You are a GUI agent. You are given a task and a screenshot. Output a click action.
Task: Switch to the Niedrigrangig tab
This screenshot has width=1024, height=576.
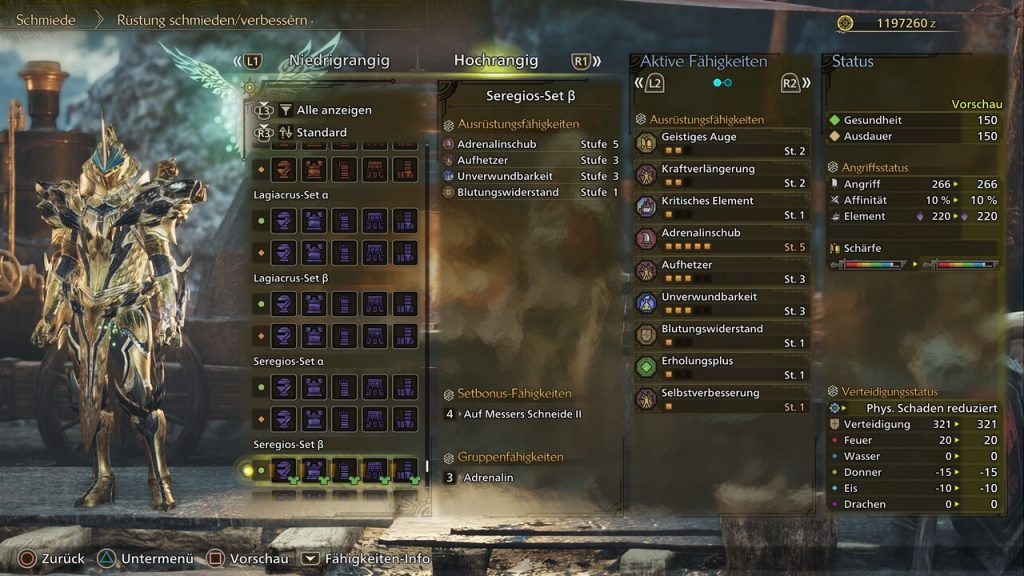coord(339,61)
